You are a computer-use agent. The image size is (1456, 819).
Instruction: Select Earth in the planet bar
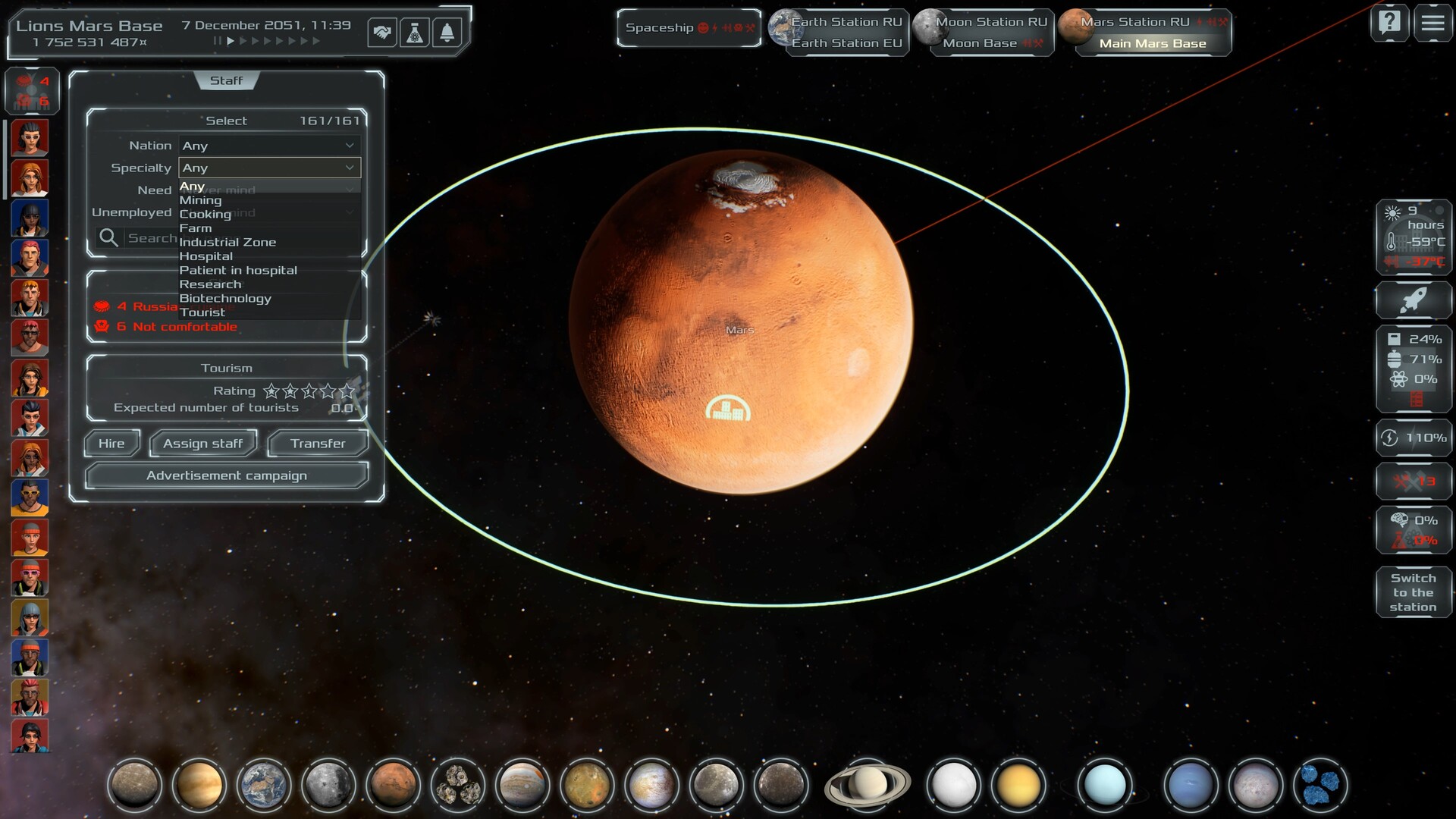click(263, 784)
